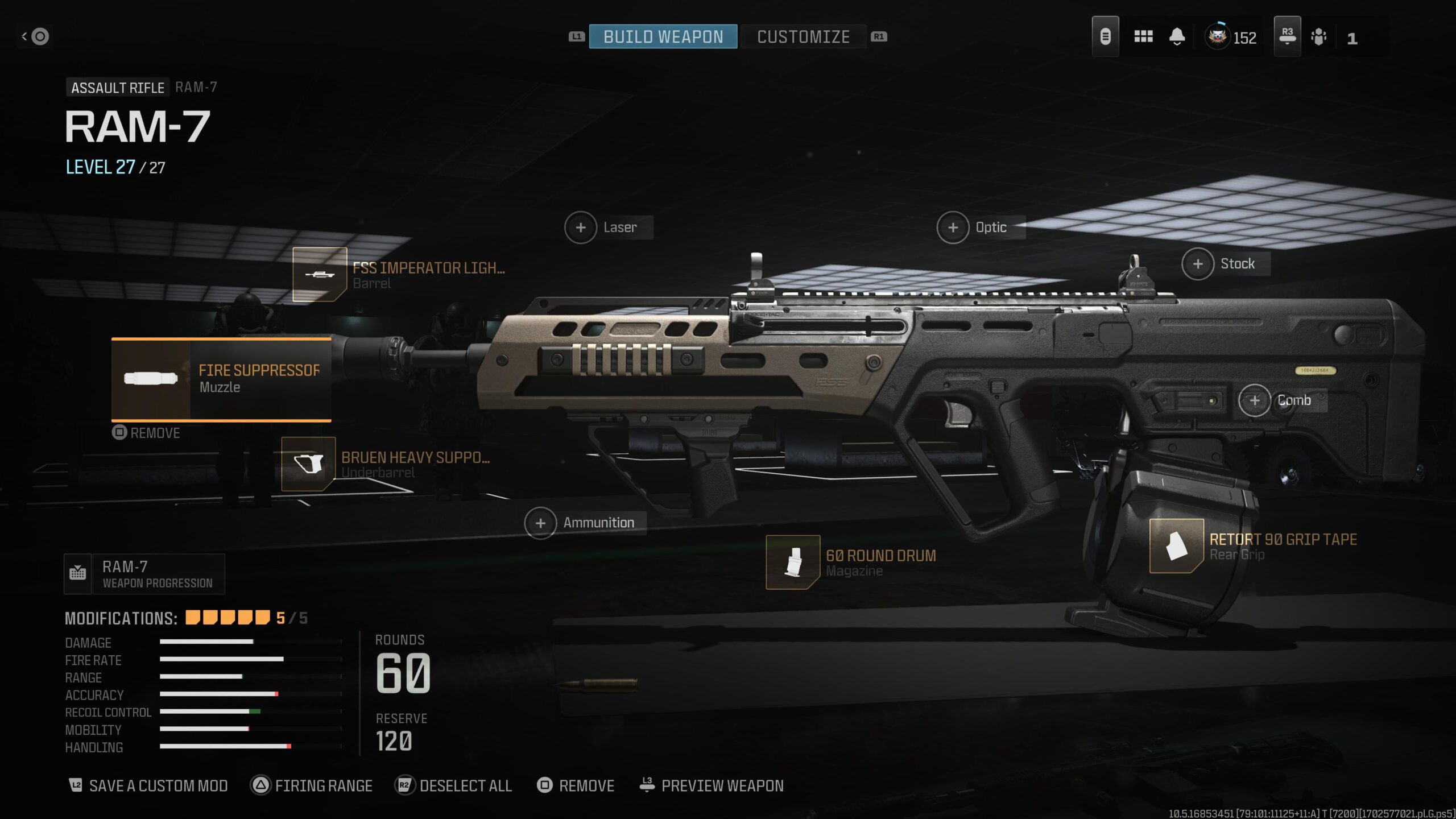Switch to the Build Weapon tab
Image resolution: width=1456 pixels, height=819 pixels.
[x=663, y=37]
